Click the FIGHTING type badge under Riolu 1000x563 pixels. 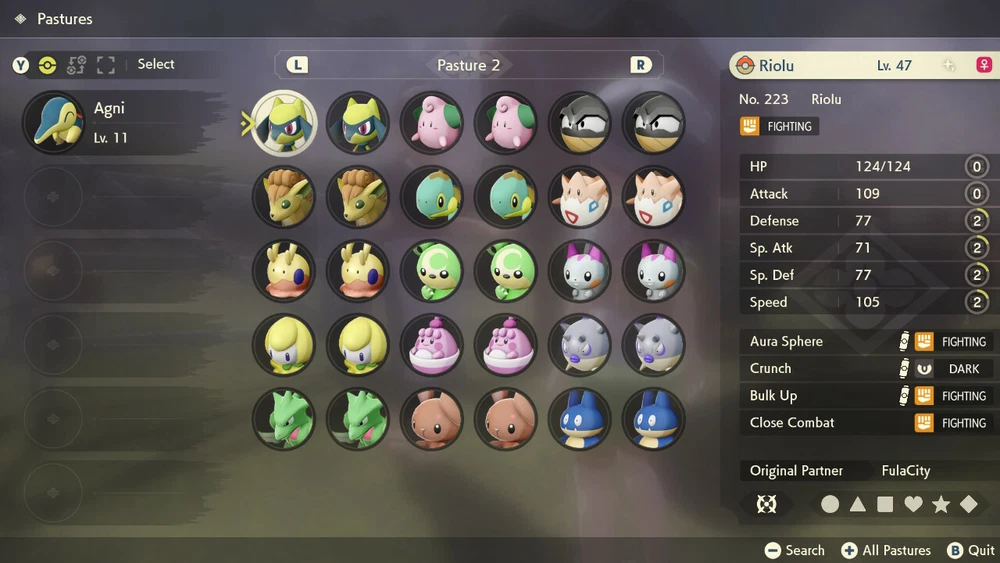[779, 127]
